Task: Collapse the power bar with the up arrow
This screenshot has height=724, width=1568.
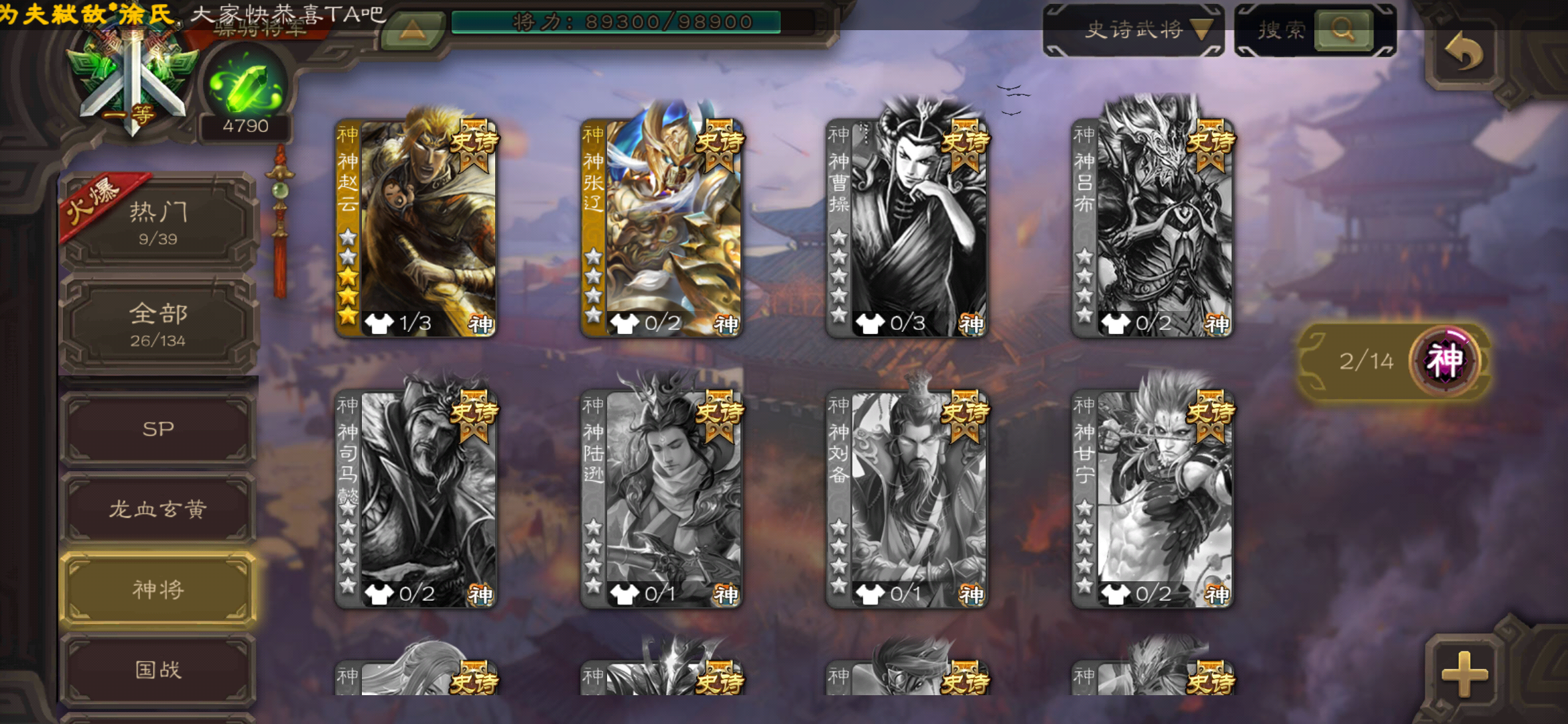Action: pyautogui.click(x=414, y=30)
